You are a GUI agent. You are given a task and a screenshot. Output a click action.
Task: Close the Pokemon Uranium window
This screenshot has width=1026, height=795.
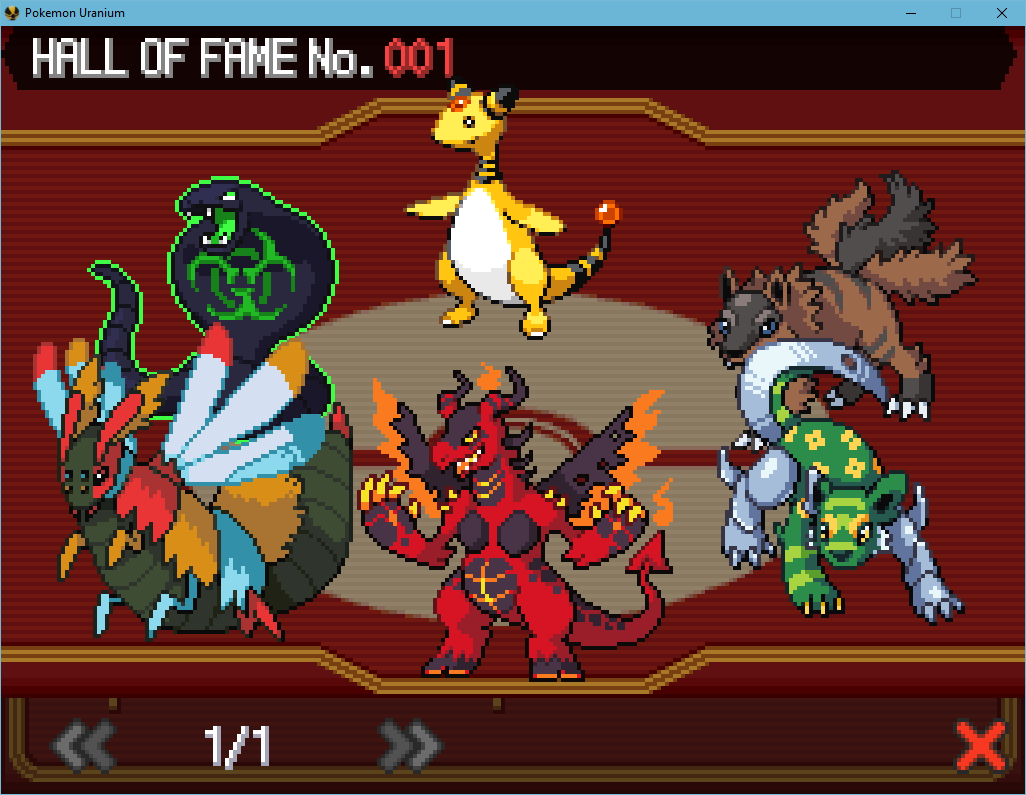coord(1001,13)
